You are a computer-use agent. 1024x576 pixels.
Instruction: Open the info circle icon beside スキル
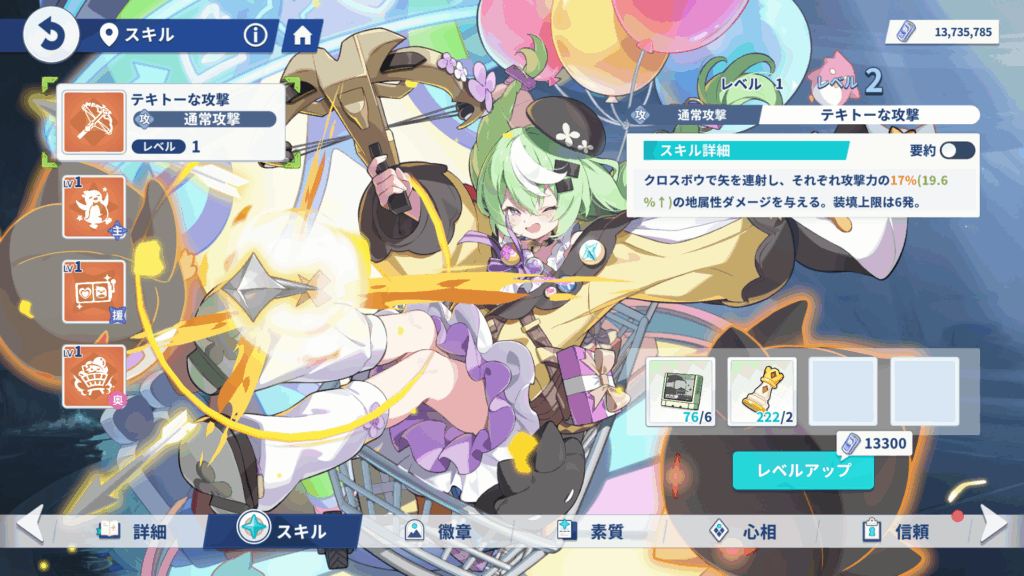click(x=256, y=36)
